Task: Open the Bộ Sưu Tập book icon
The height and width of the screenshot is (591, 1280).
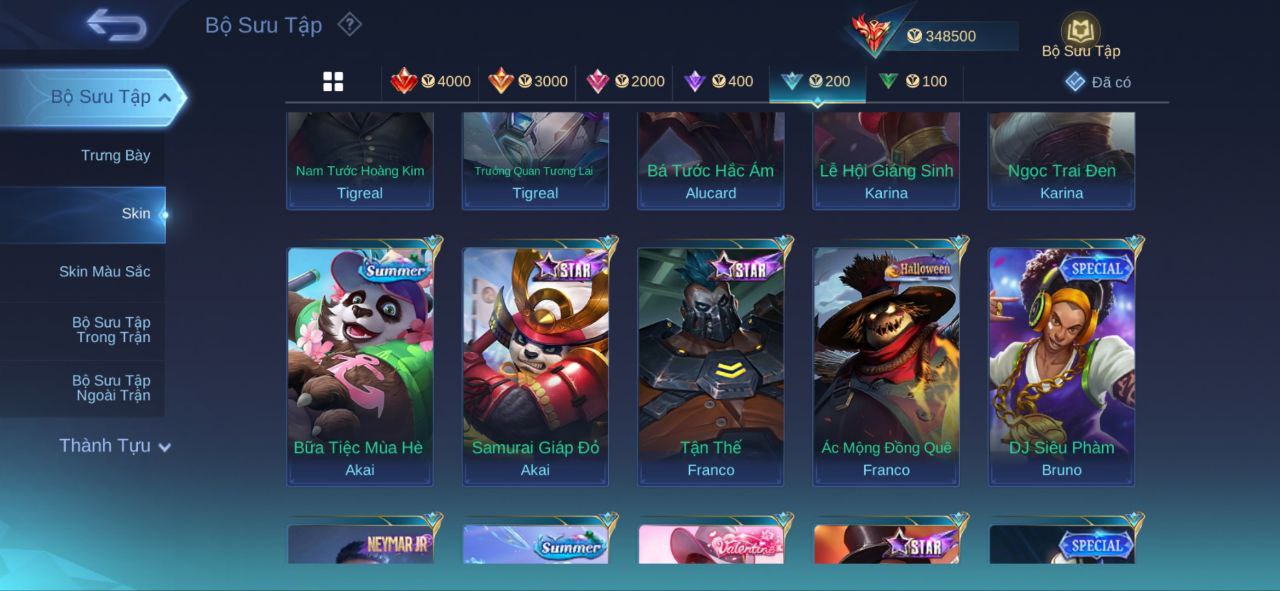Action: [1080, 35]
